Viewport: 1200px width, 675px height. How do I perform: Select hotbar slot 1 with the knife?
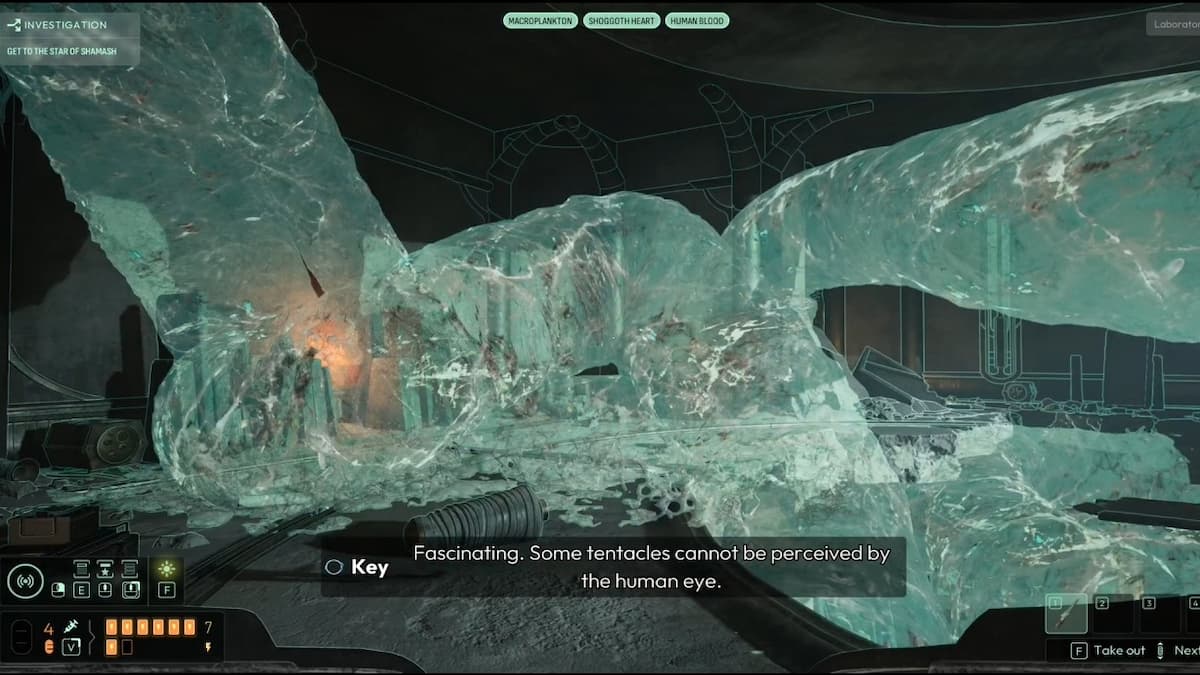pos(1066,613)
